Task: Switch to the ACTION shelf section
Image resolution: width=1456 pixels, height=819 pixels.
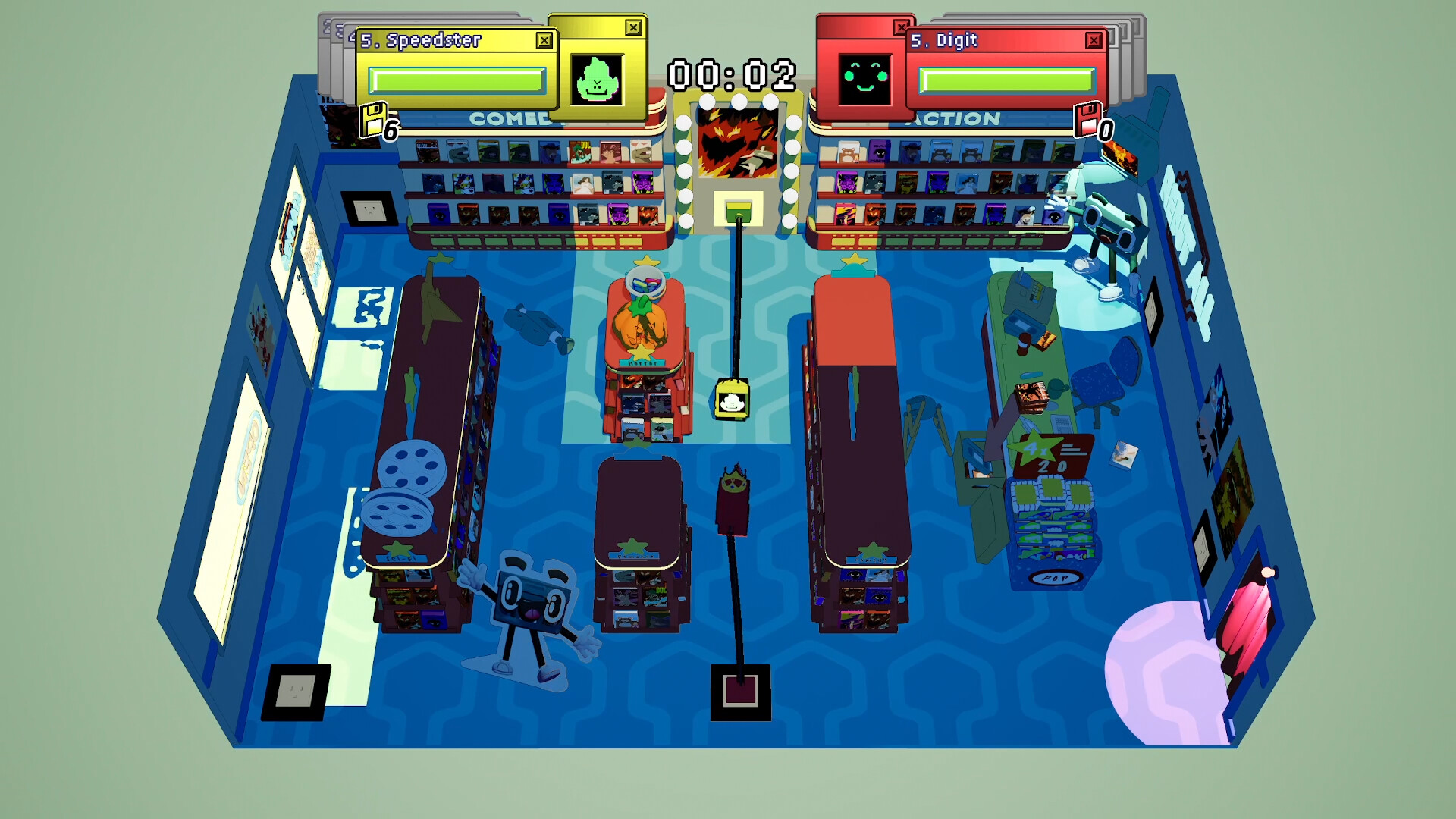Action: pyautogui.click(x=950, y=118)
